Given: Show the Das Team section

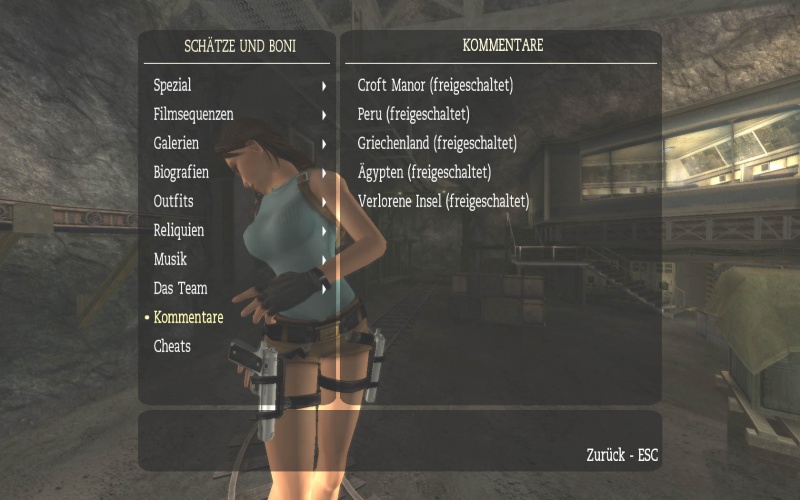Looking at the screenshot, I should 181,289.
